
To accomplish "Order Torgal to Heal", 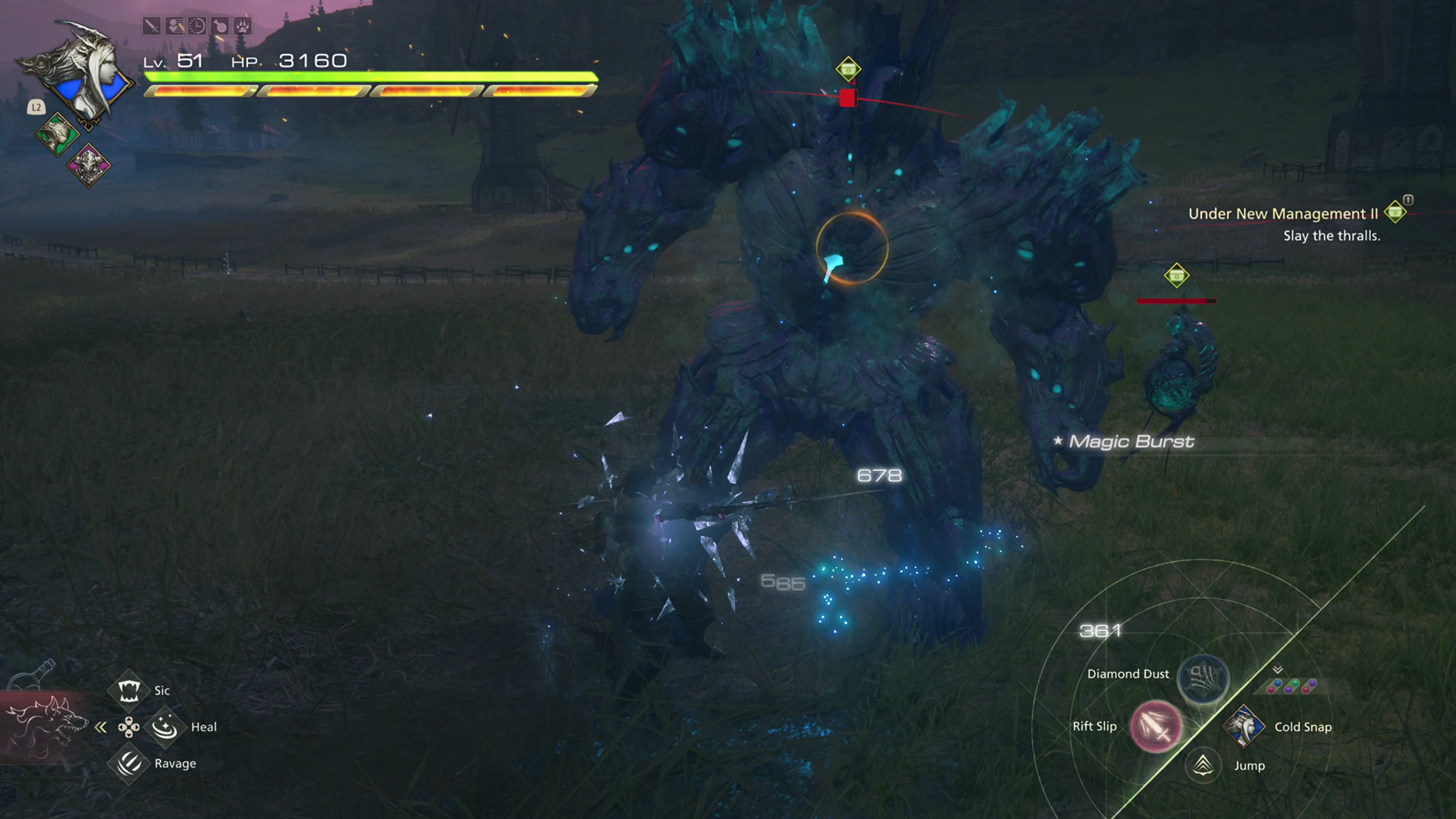I will (x=165, y=726).
